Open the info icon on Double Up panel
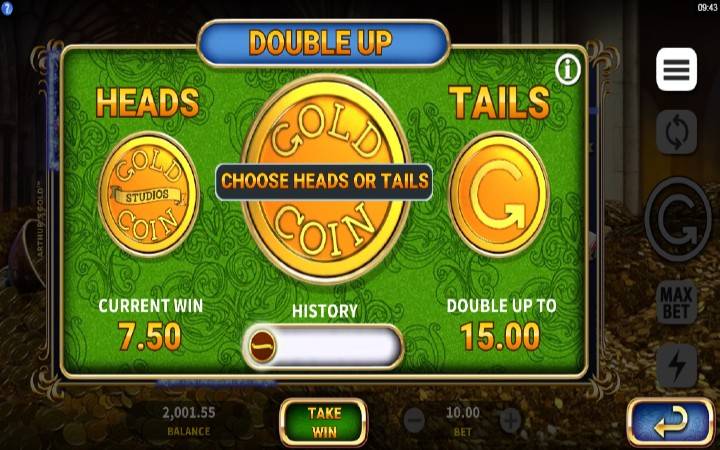Image resolution: width=720 pixels, height=450 pixels. 568,70
